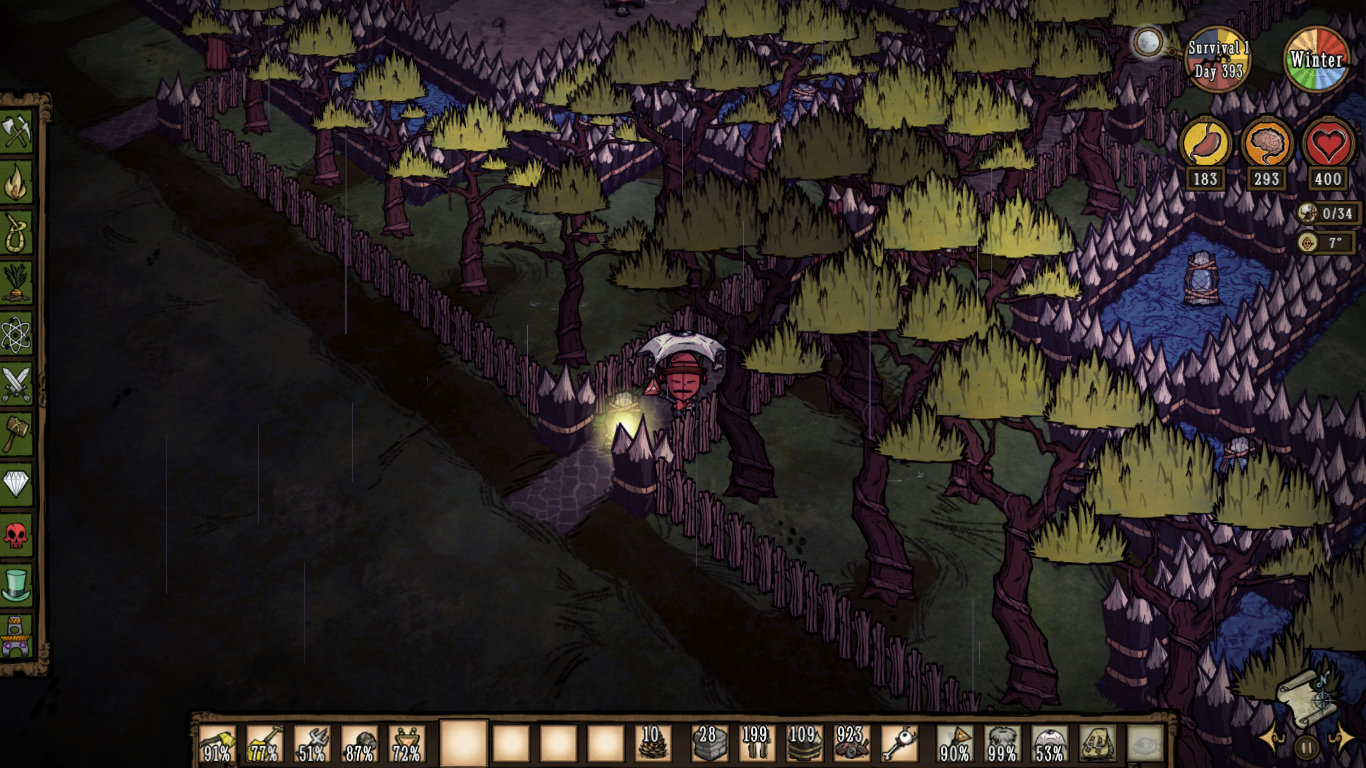
Task: Show the Fight tab with crossed swords
Action: pos(16,384)
